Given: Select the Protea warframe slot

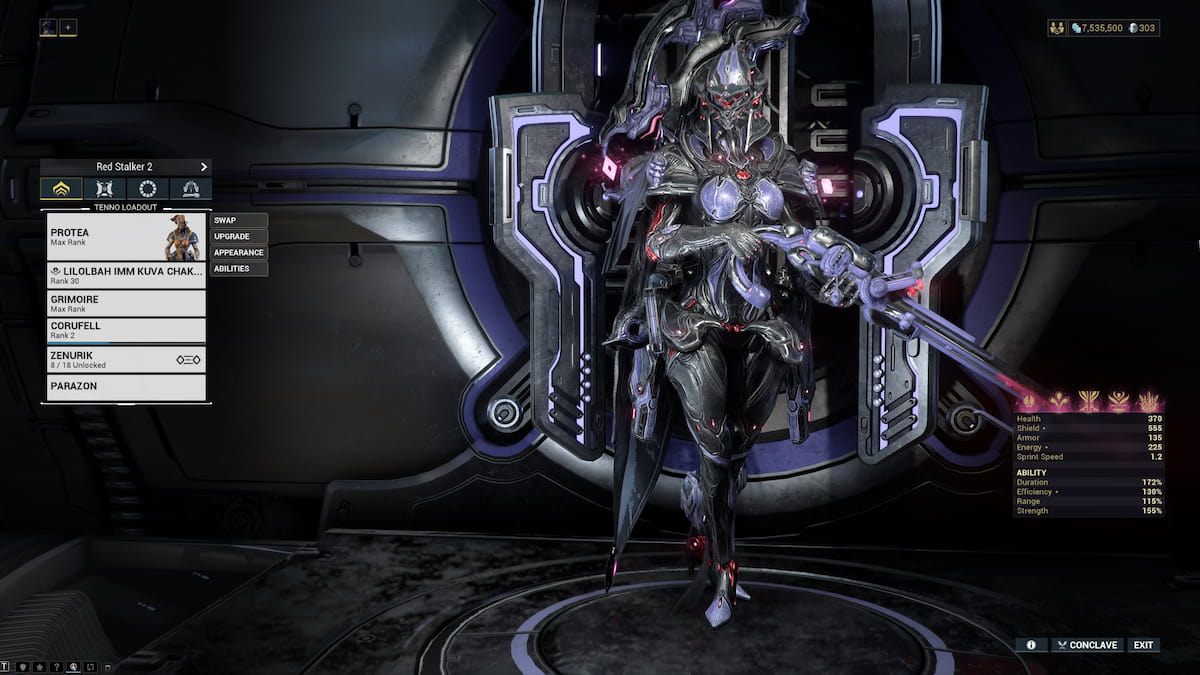Looking at the screenshot, I should pyautogui.click(x=126, y=237).
